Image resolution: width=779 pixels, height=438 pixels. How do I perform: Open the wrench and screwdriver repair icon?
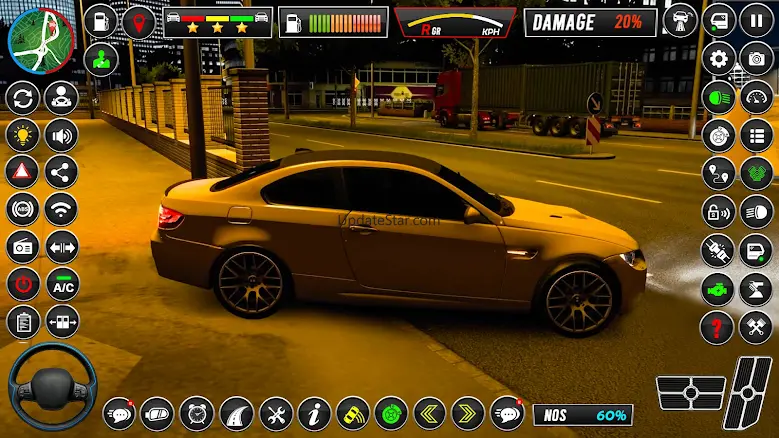coord(276,412)
